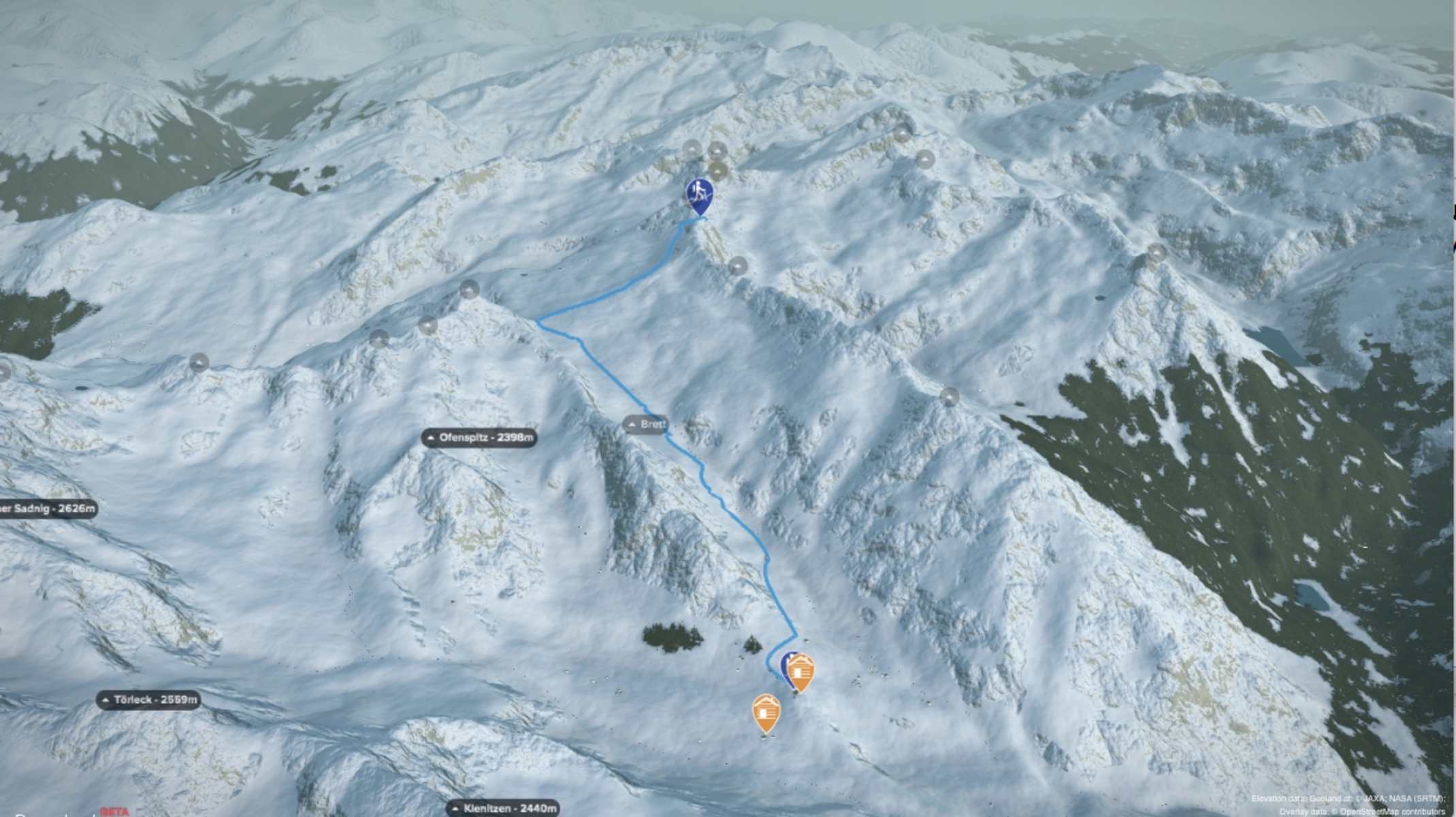Select the orange hut marker standing alone

[766, 711]
